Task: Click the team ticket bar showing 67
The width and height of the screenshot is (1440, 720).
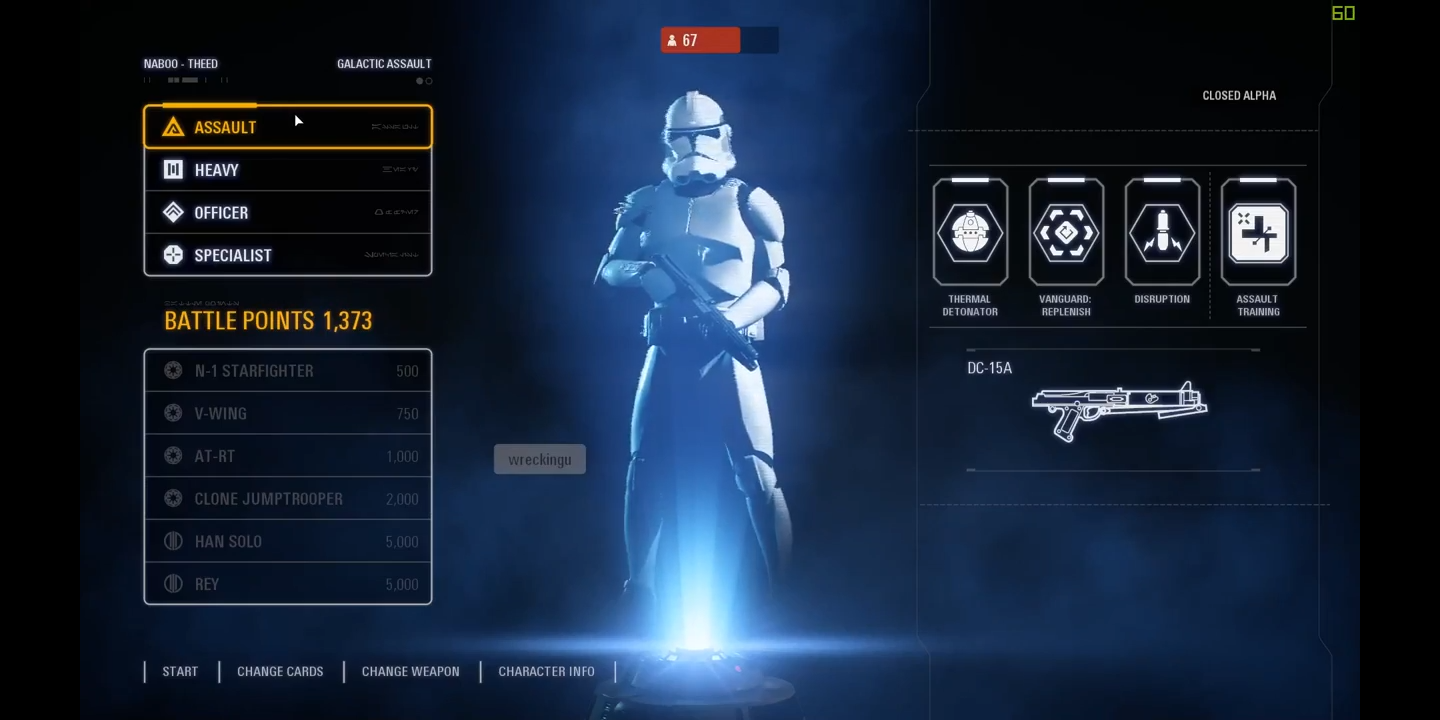Action: pyautogui.click(x=700, y=40)
